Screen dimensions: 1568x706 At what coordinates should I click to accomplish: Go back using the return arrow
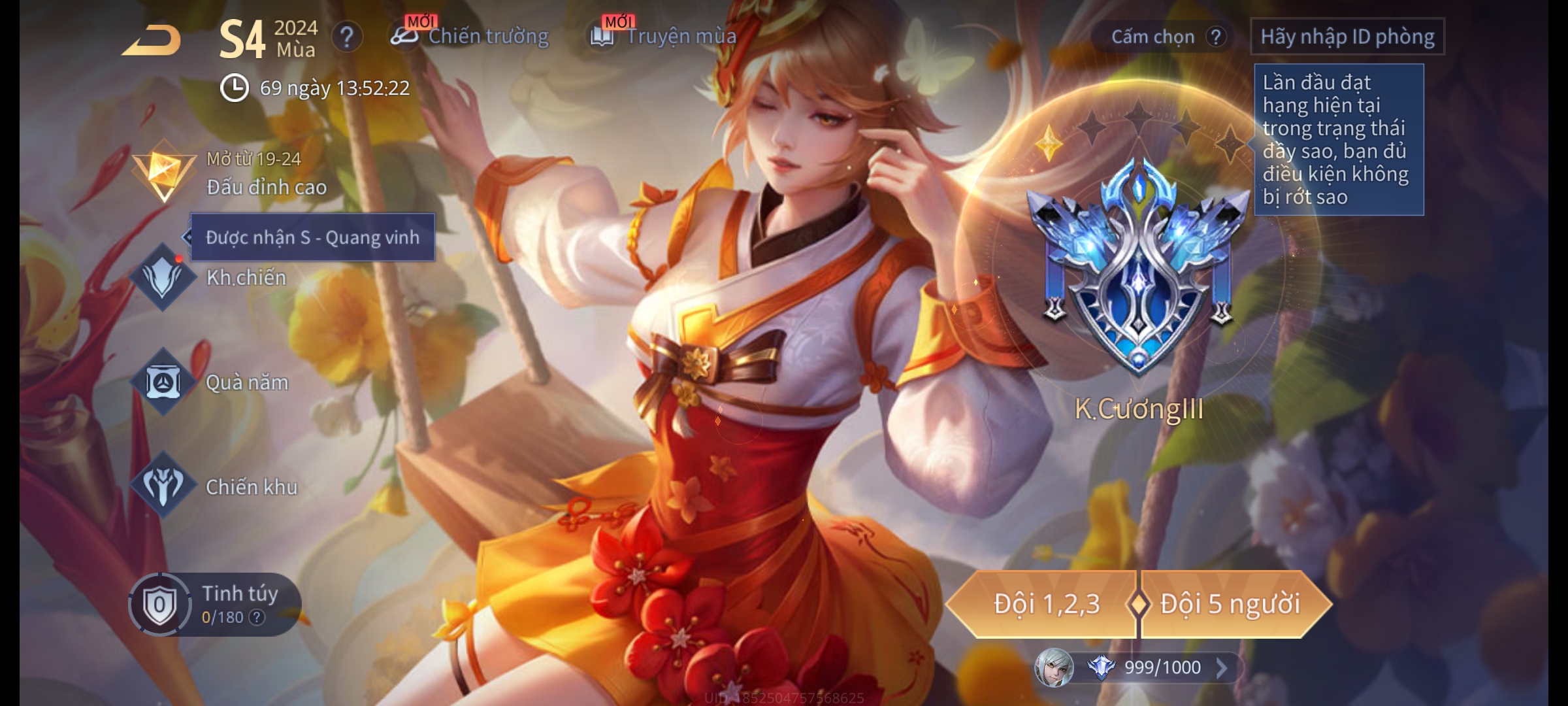pyautogui.click(x=152, y=41)
